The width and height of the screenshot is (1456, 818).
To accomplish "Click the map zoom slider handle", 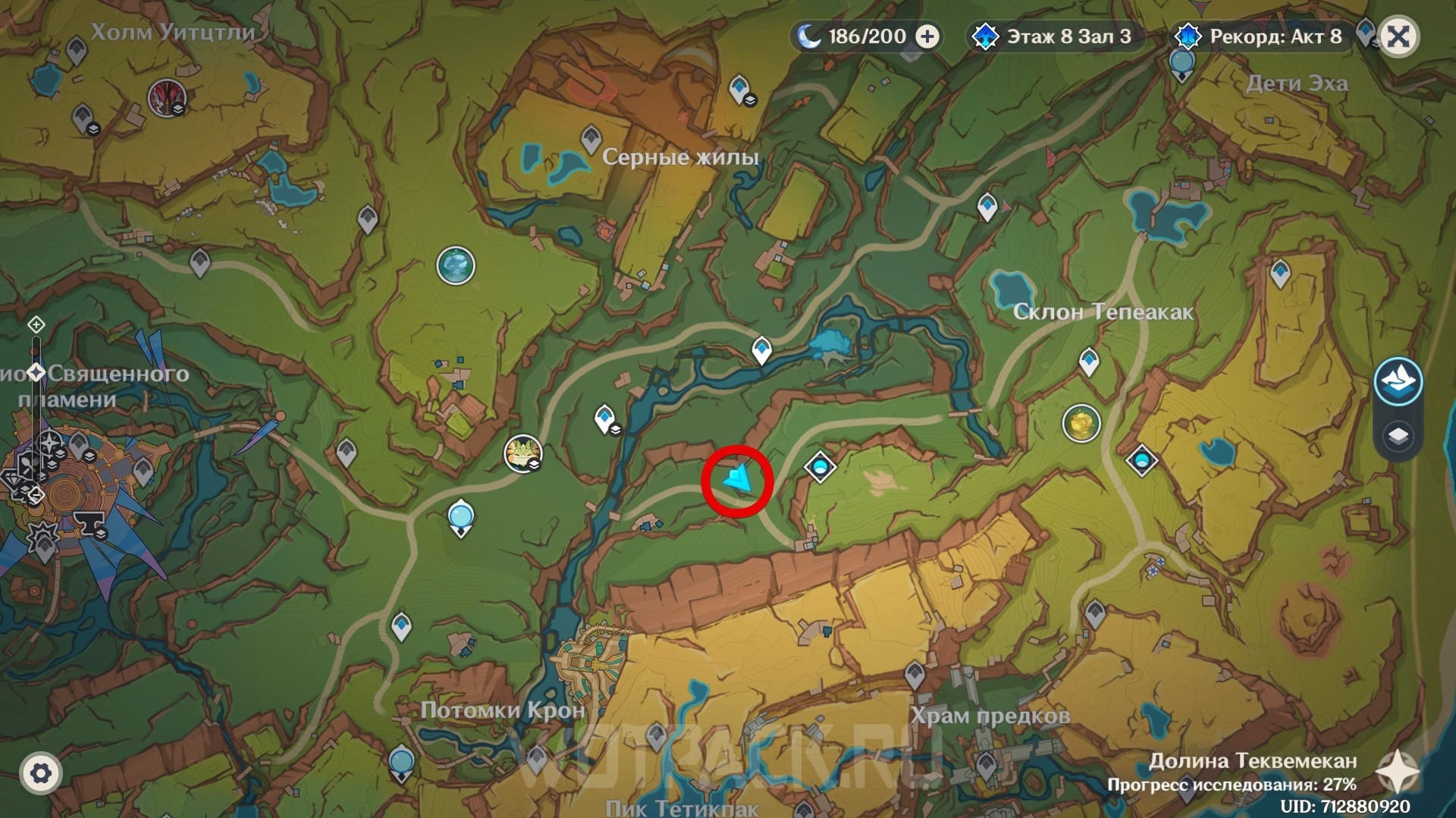I will click(x=36, y=372).
